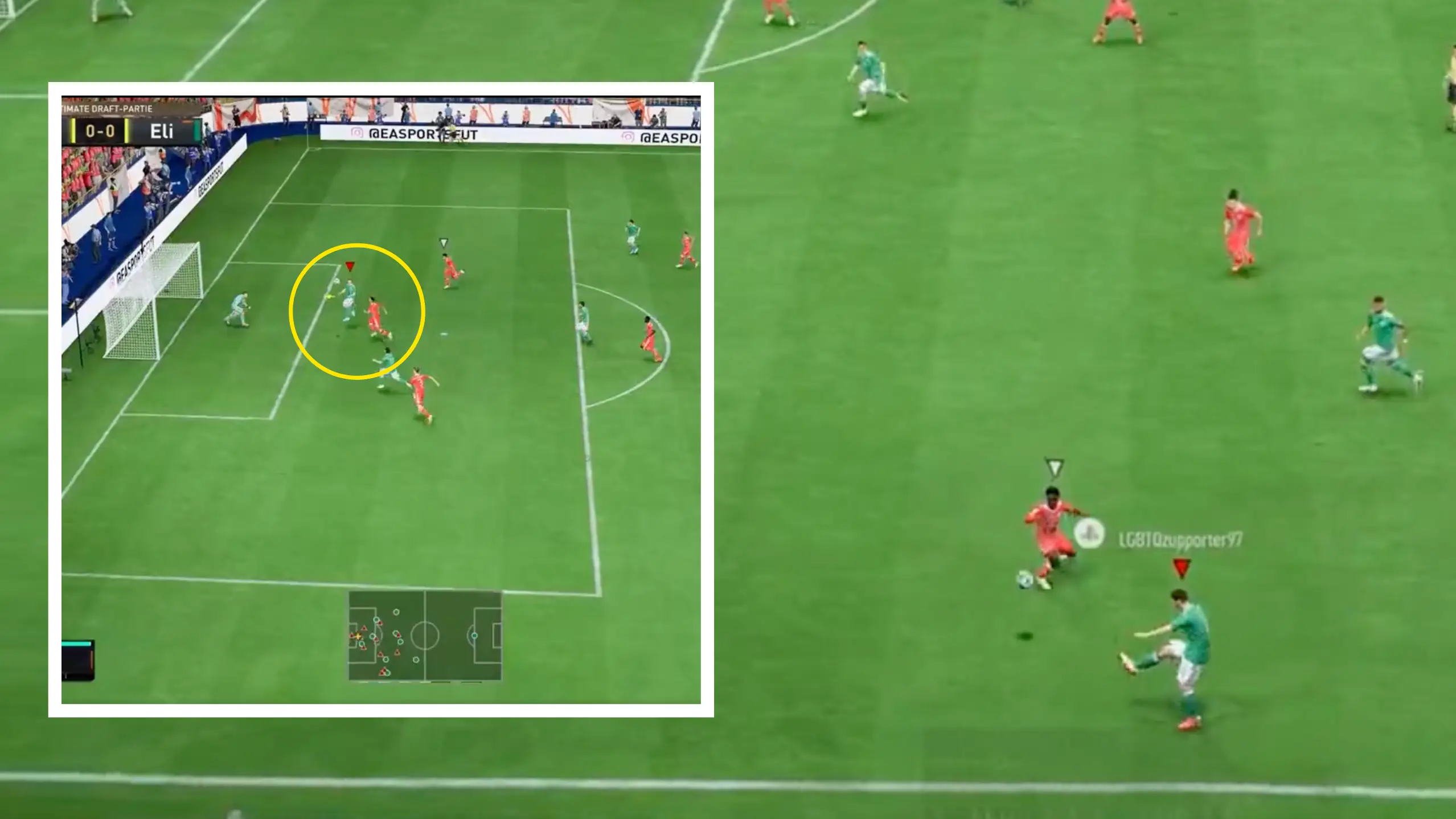The image size is (1456, 819).
Task: Click a green circle player dot on the minimap
Action: (396, 612)
